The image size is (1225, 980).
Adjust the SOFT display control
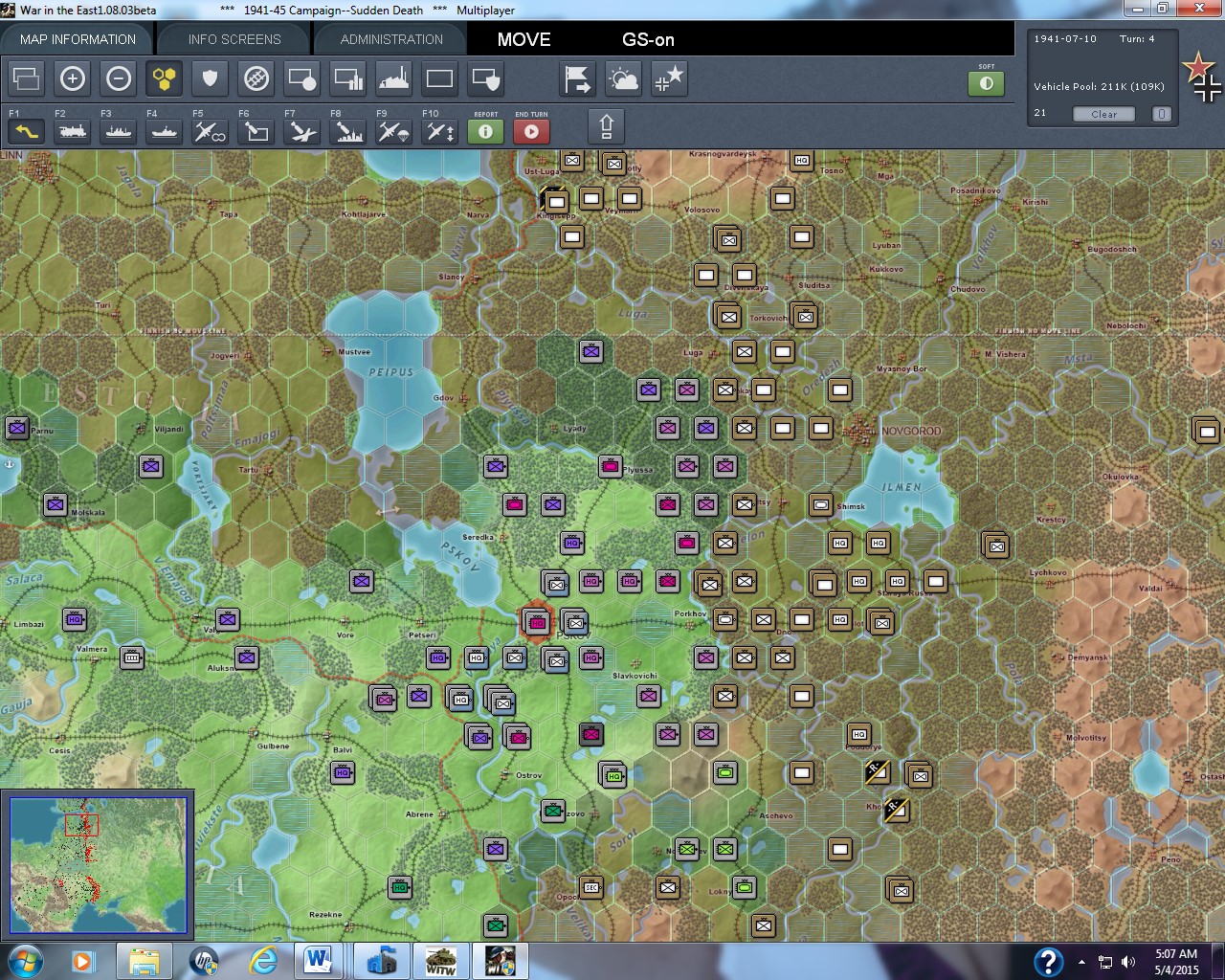point(987,84)
